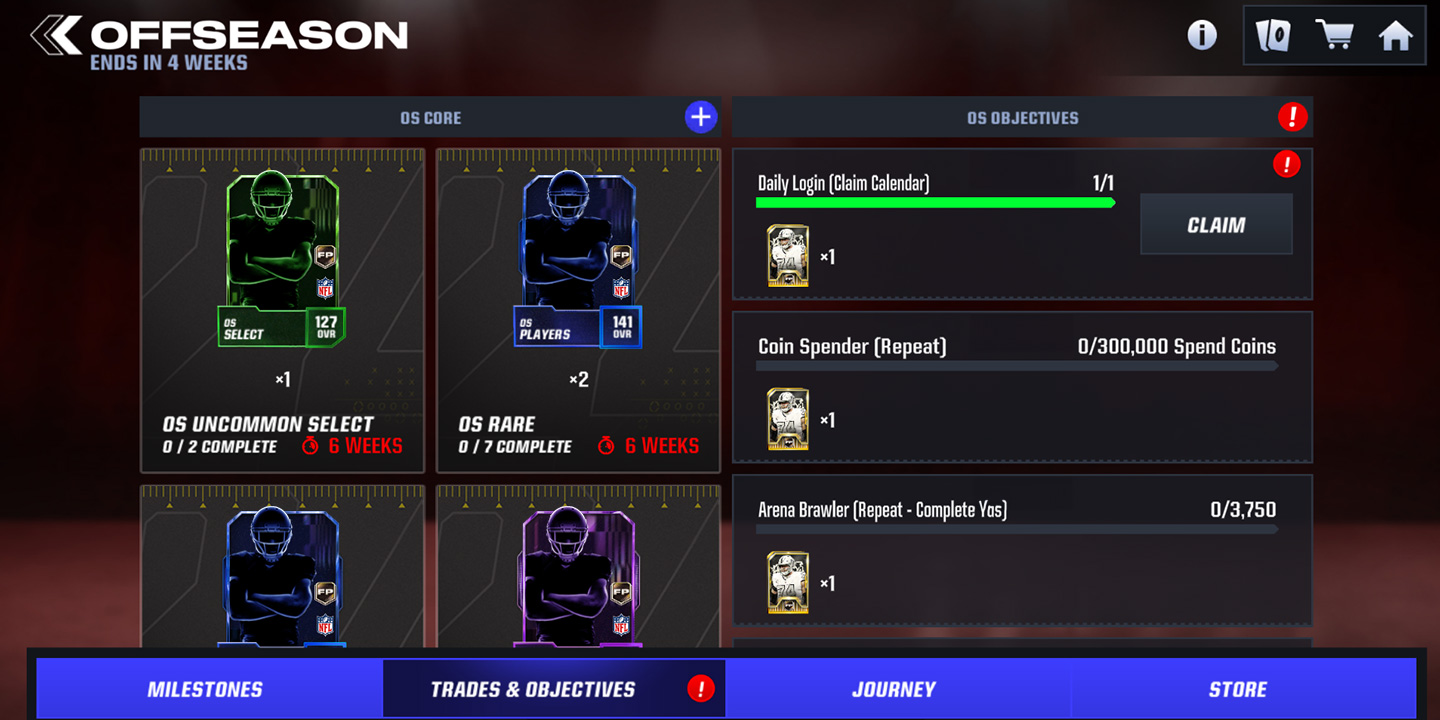Click the Daily Login progress bar
The image size is (1440, 720).
coord(936,202)
